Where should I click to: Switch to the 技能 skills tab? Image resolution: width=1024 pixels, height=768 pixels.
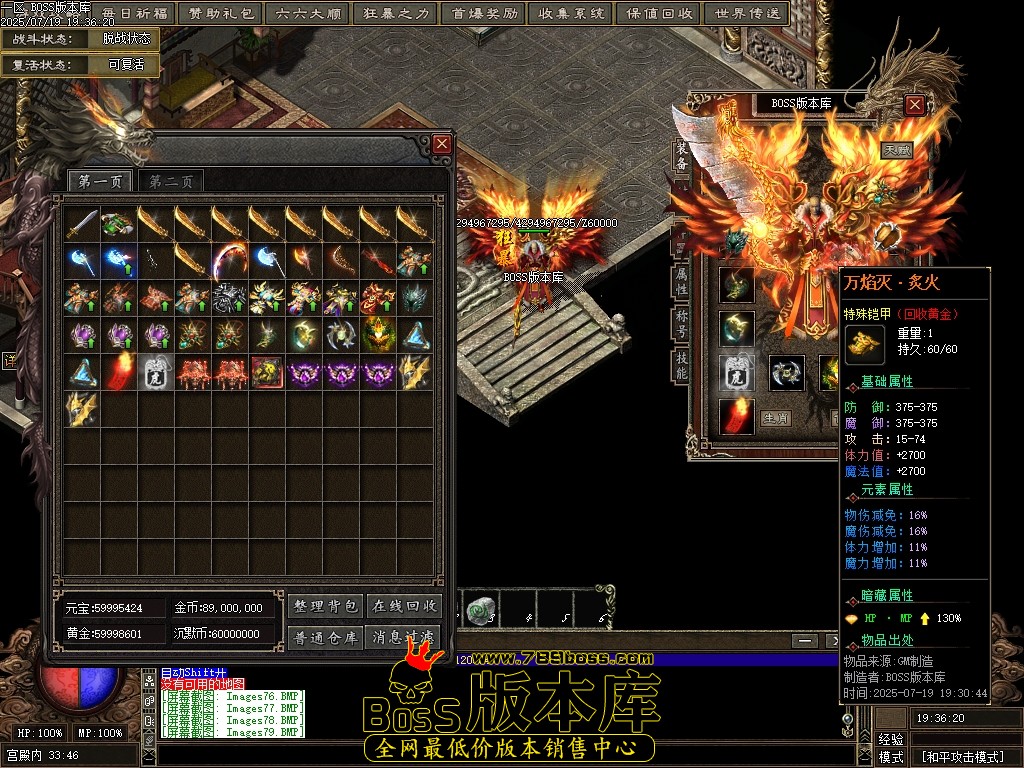tap(681, 366)
